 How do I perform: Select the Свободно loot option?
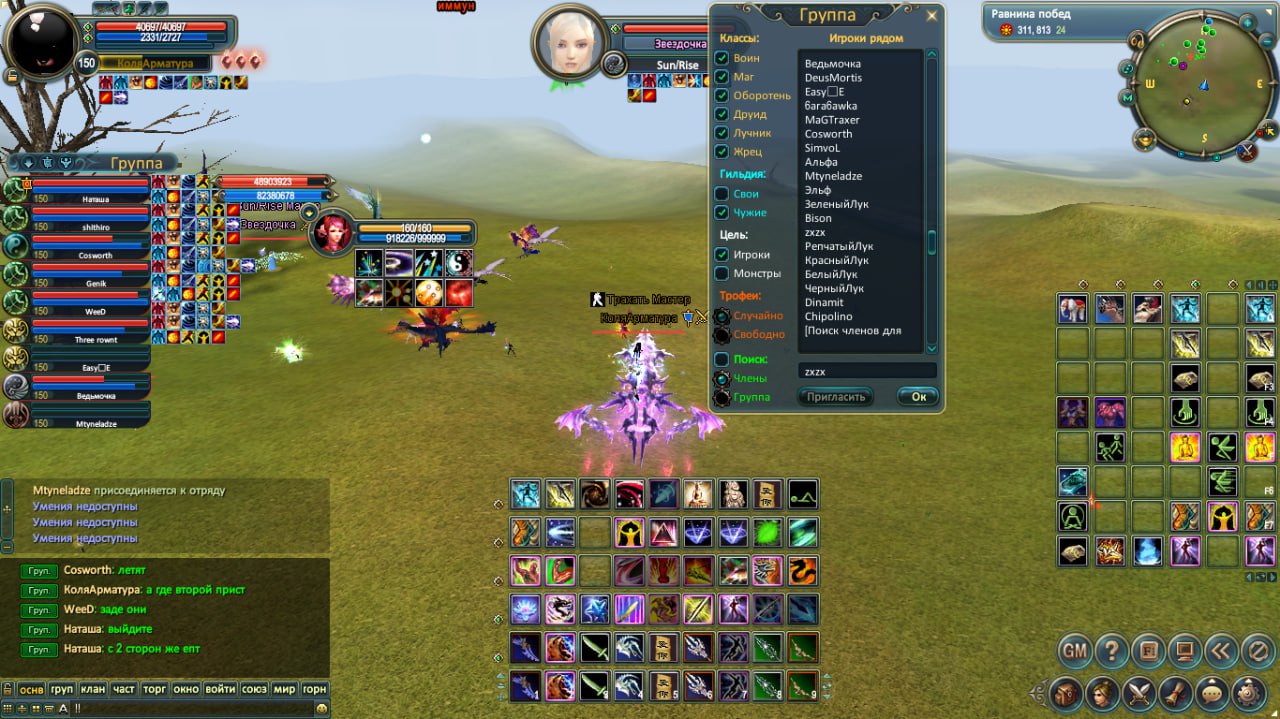point(721,335)
